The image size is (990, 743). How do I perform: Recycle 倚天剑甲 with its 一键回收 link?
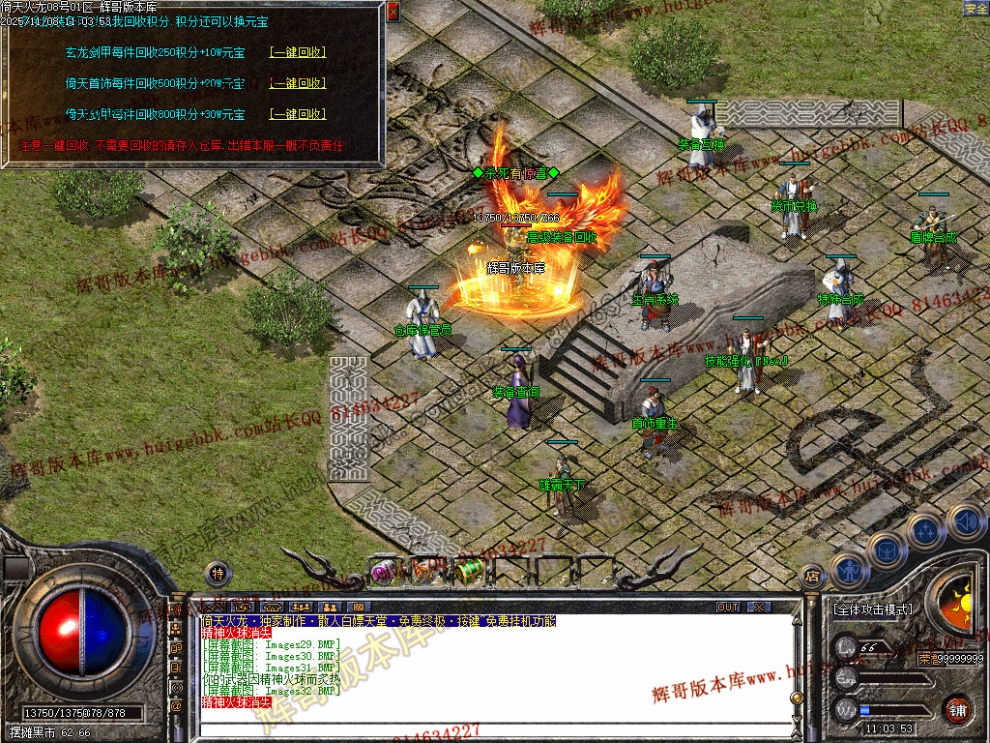click(298, 114)
